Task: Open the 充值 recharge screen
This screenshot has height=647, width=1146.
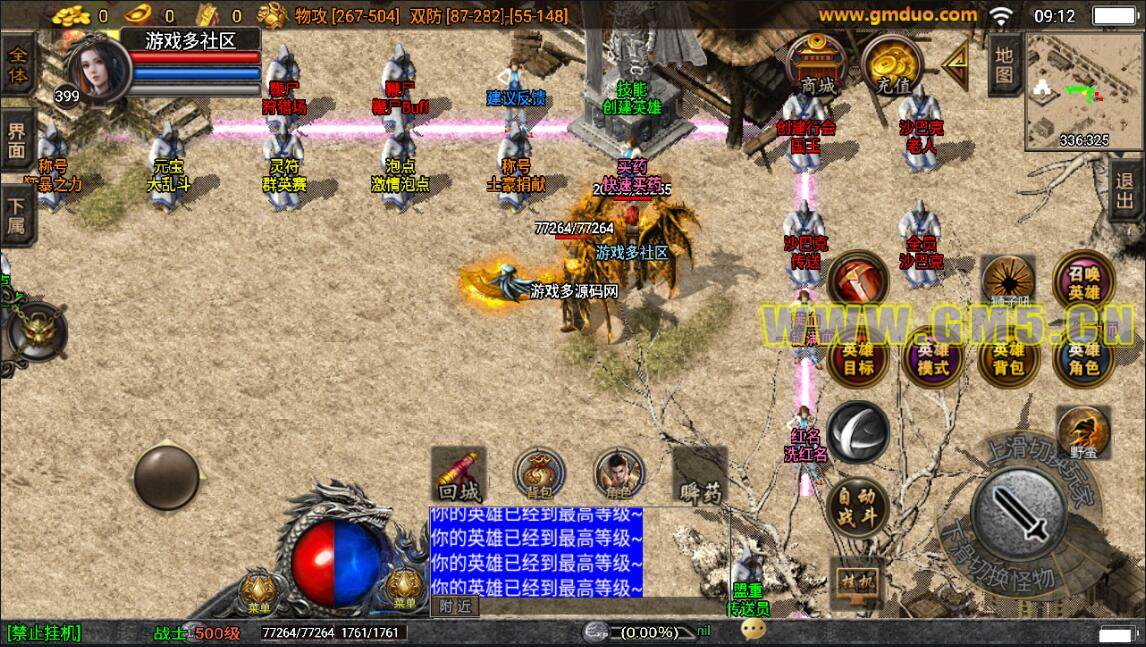Action: tap(888, 68)
